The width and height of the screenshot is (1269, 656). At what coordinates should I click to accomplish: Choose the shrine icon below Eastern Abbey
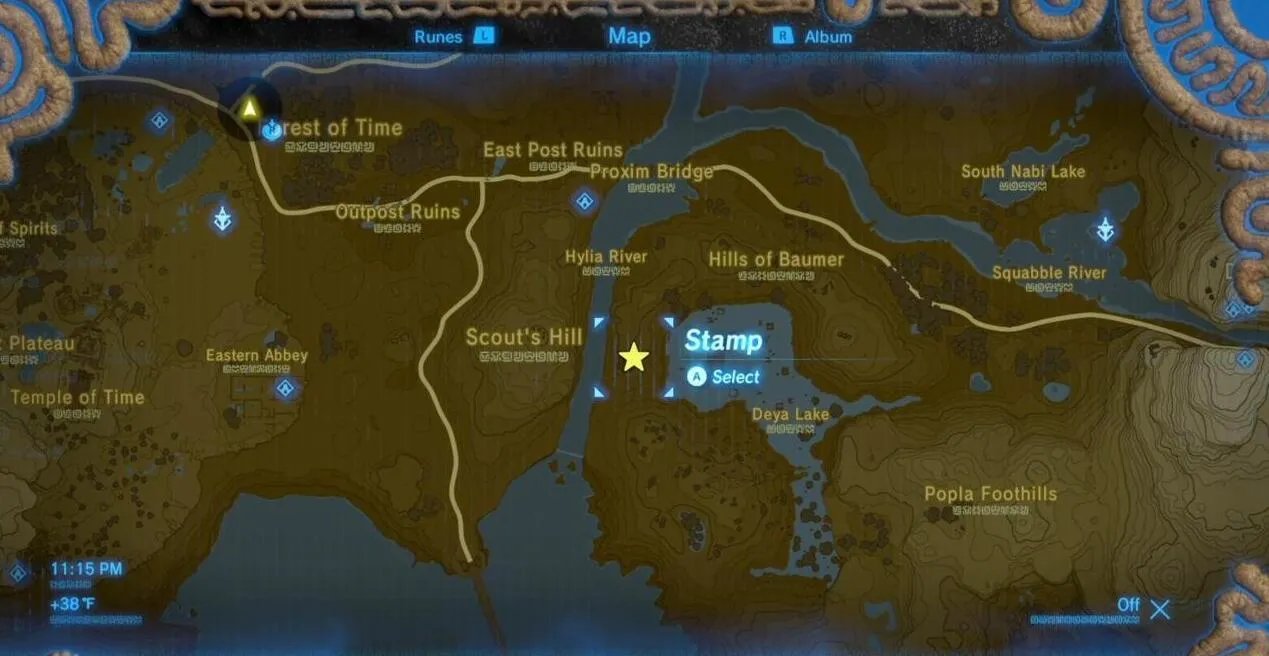(286, 387)
